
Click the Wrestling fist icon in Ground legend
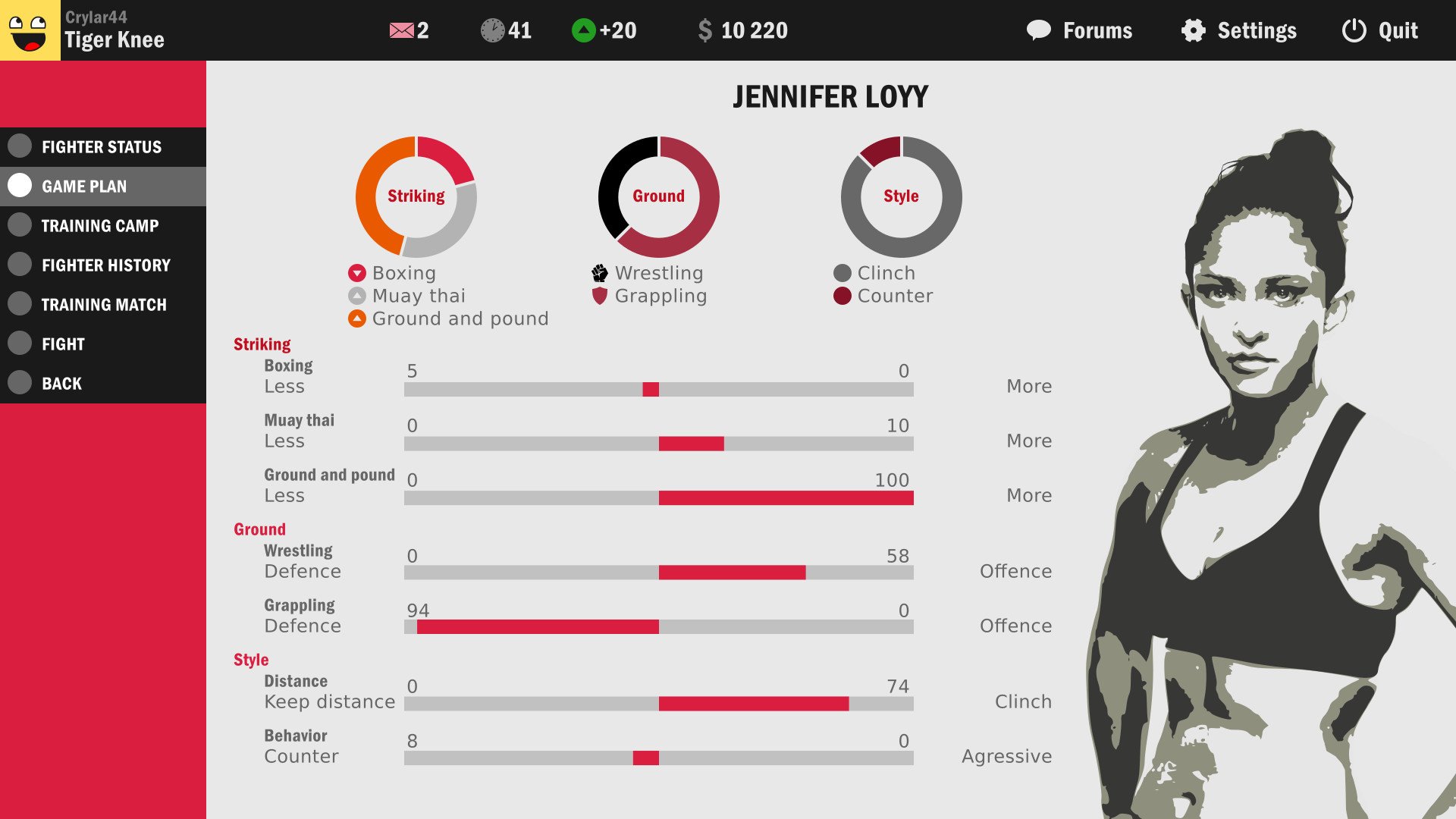coord(598,272)
